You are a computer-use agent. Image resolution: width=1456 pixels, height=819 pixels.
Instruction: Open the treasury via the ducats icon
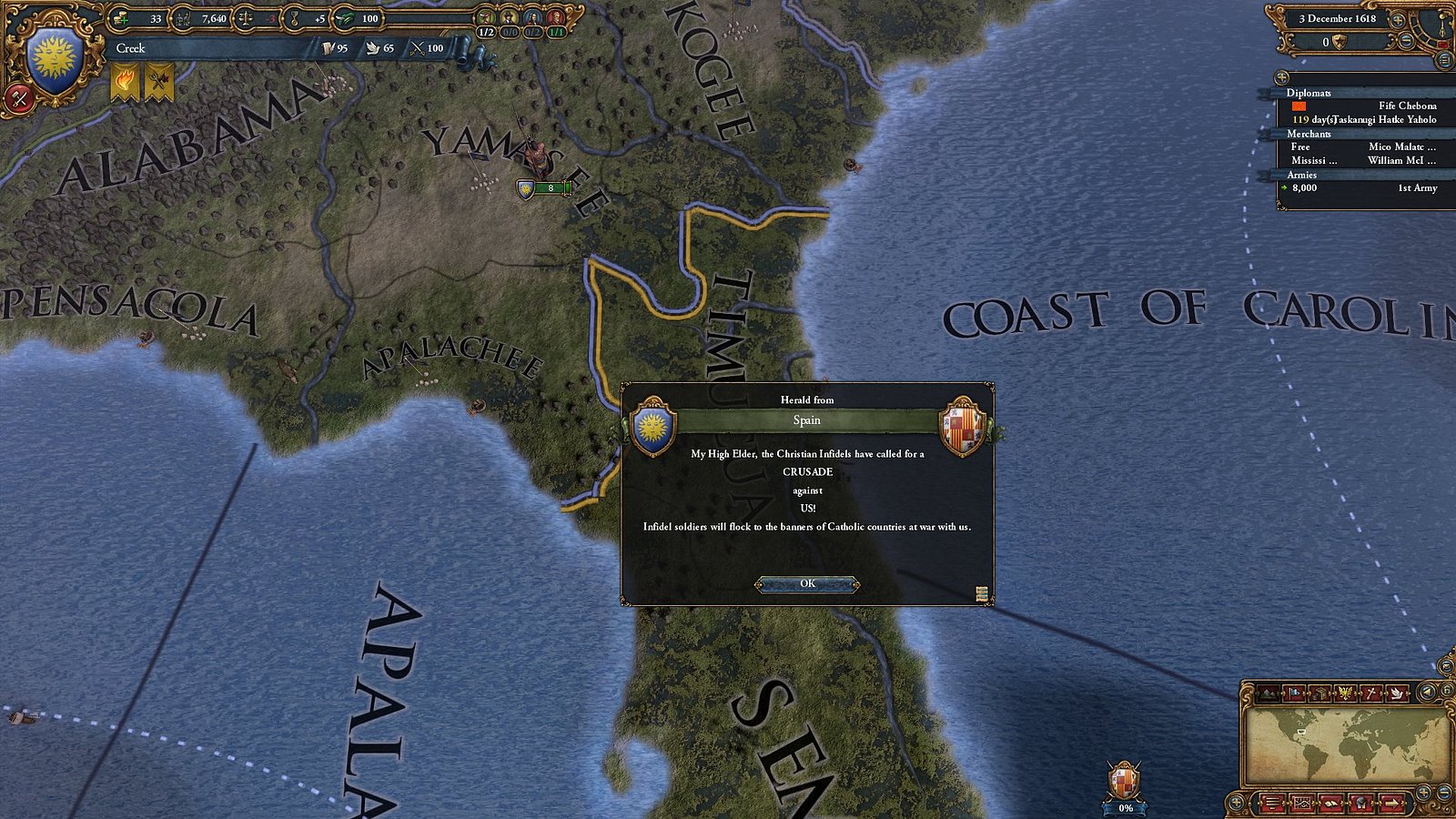pyautogui.click(x=121, y=17)
